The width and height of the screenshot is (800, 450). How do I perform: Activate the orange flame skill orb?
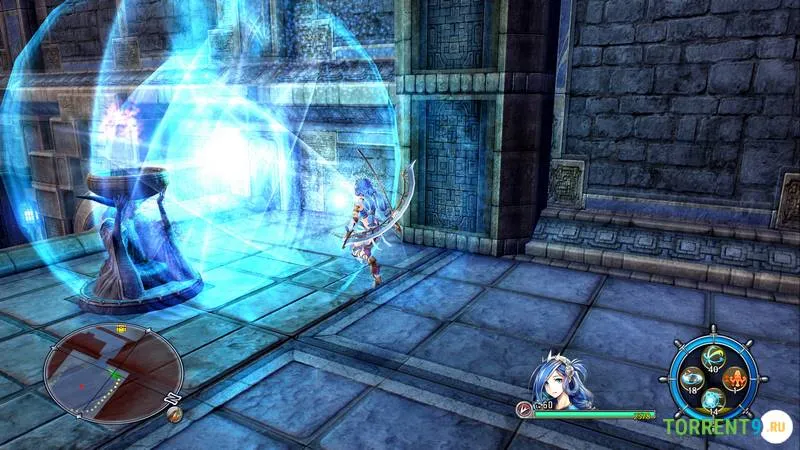pos(738,380)
